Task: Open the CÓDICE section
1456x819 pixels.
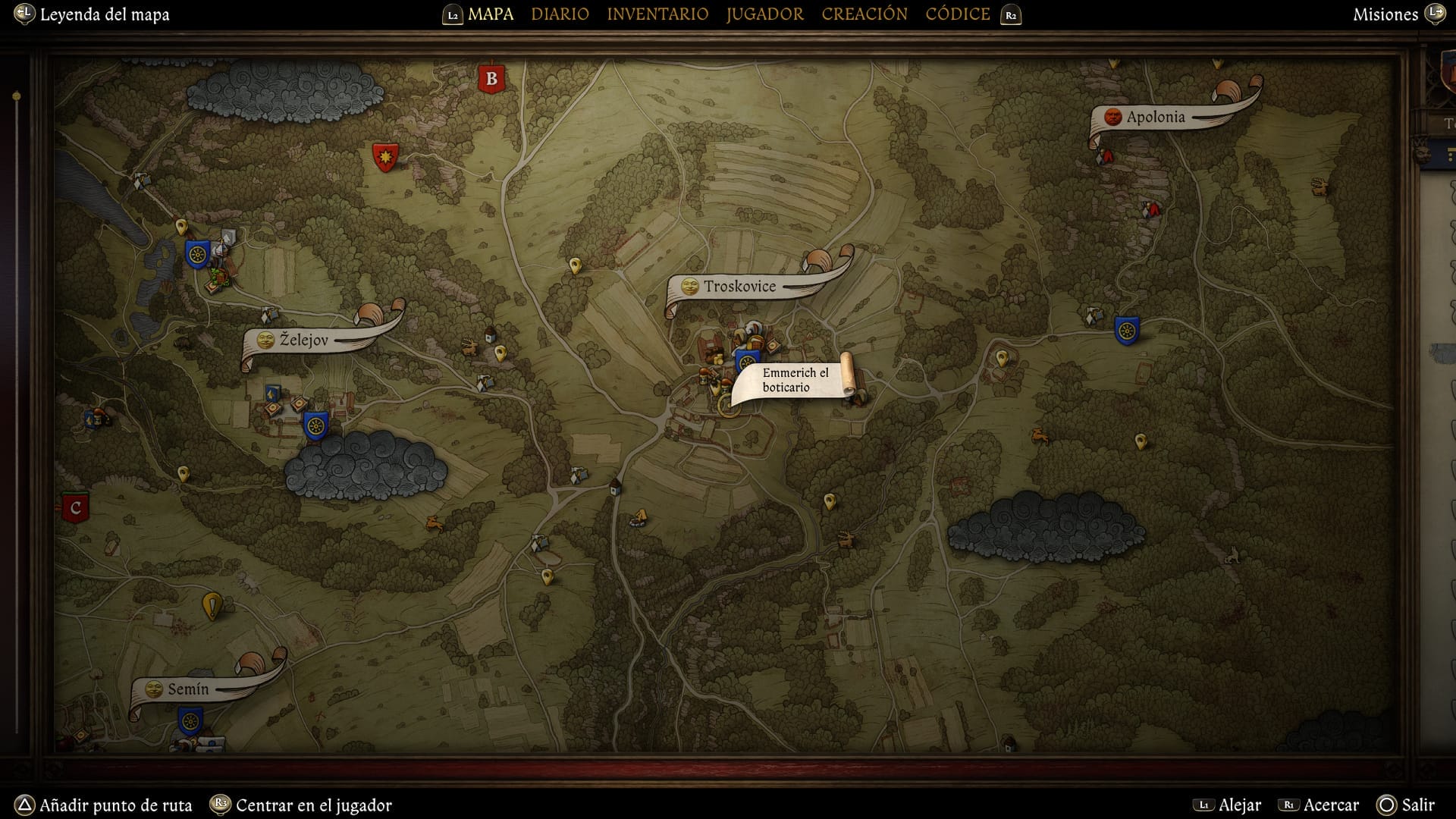Action: coord(957,14)
